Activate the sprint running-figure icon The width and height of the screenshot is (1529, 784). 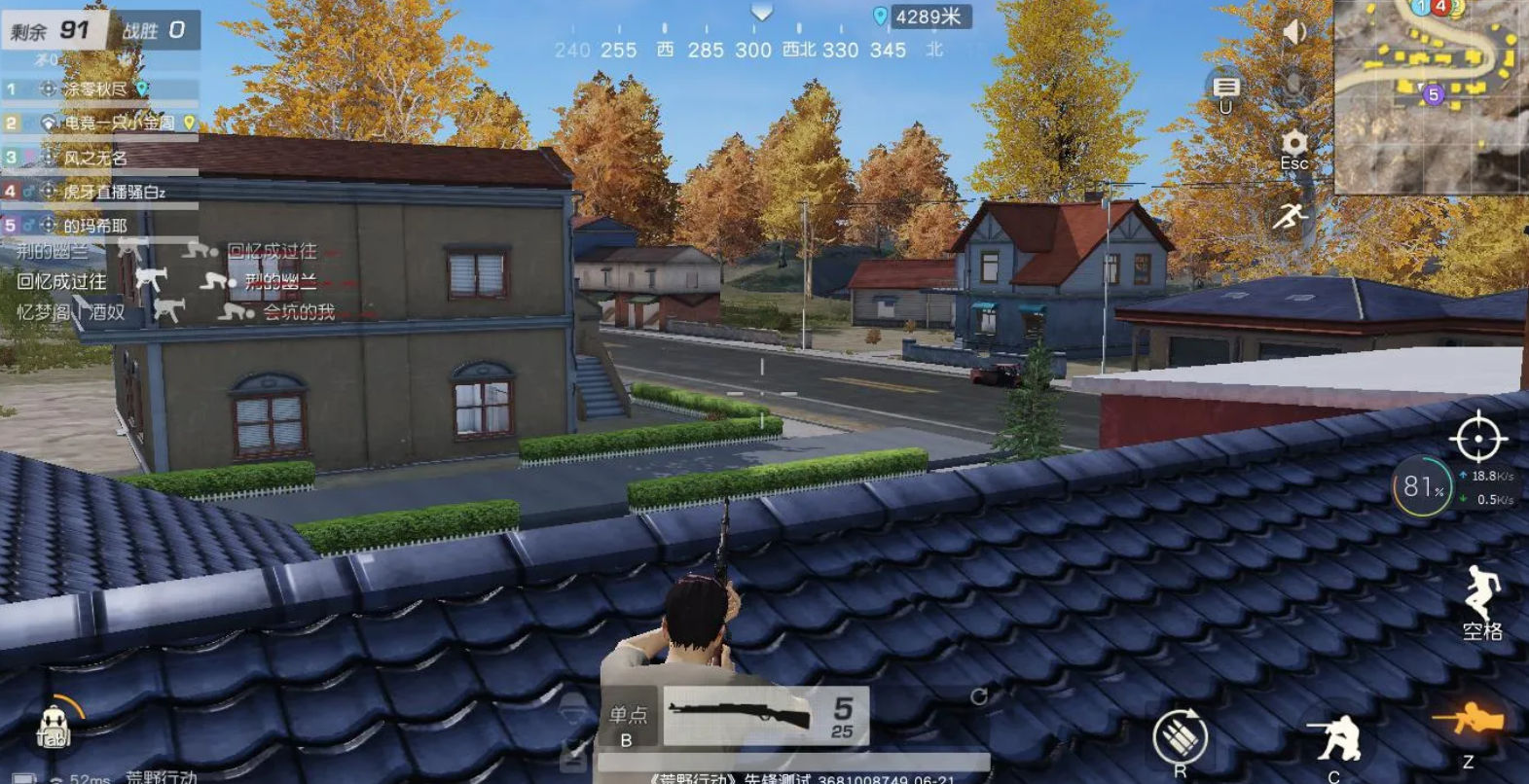pos(1291,216)
